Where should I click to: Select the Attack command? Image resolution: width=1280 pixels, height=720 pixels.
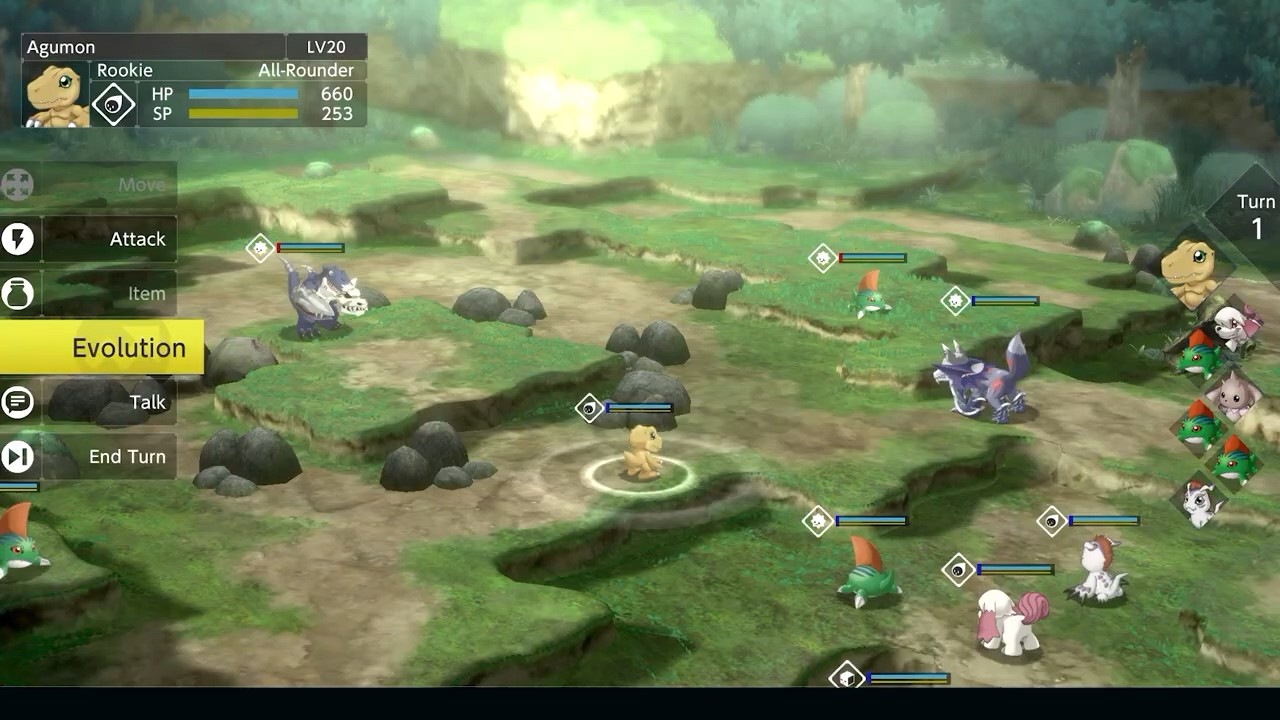tap(108, 240)
